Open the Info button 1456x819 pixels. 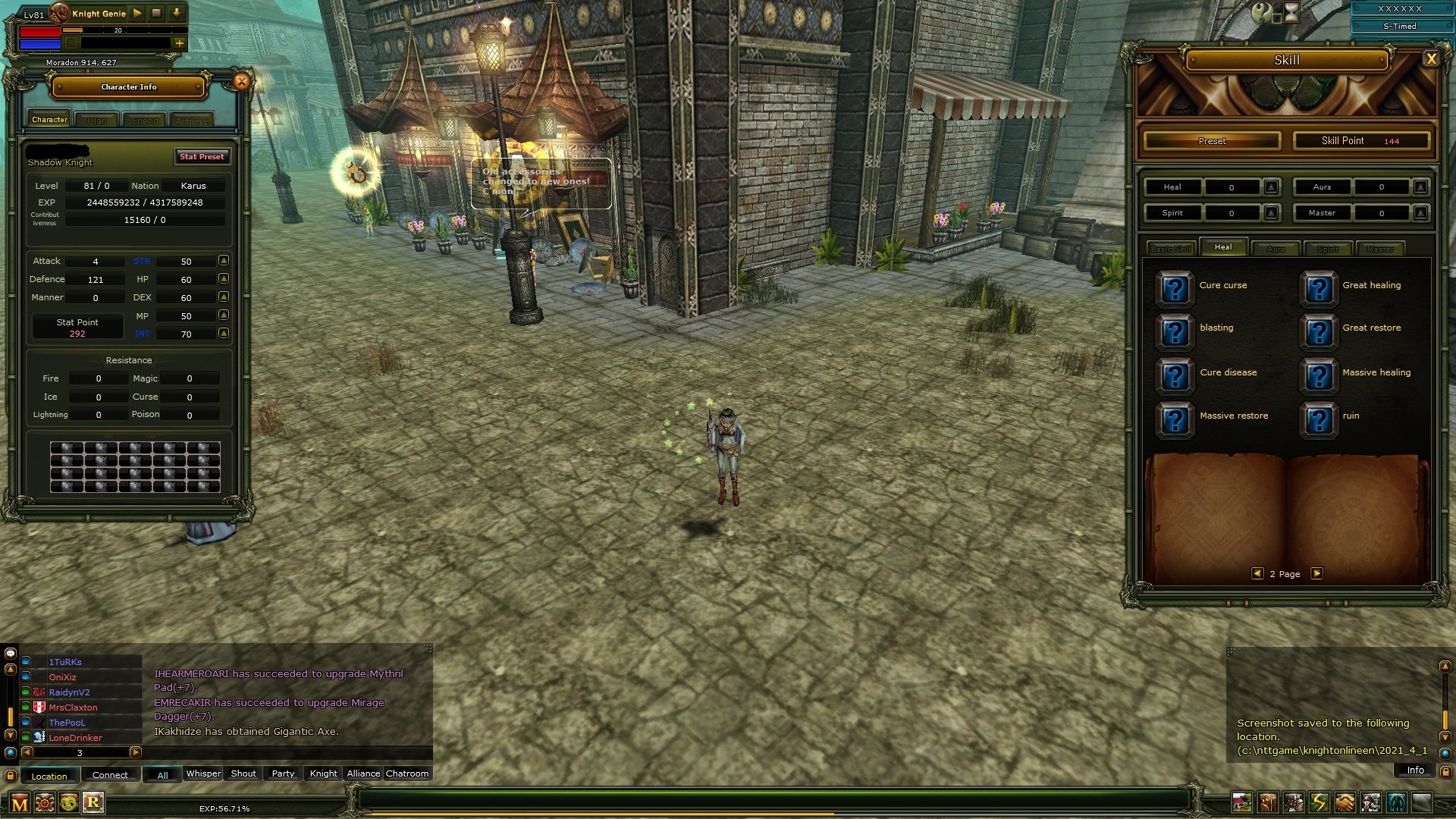pyautogui.click(x=1415, y=770)
